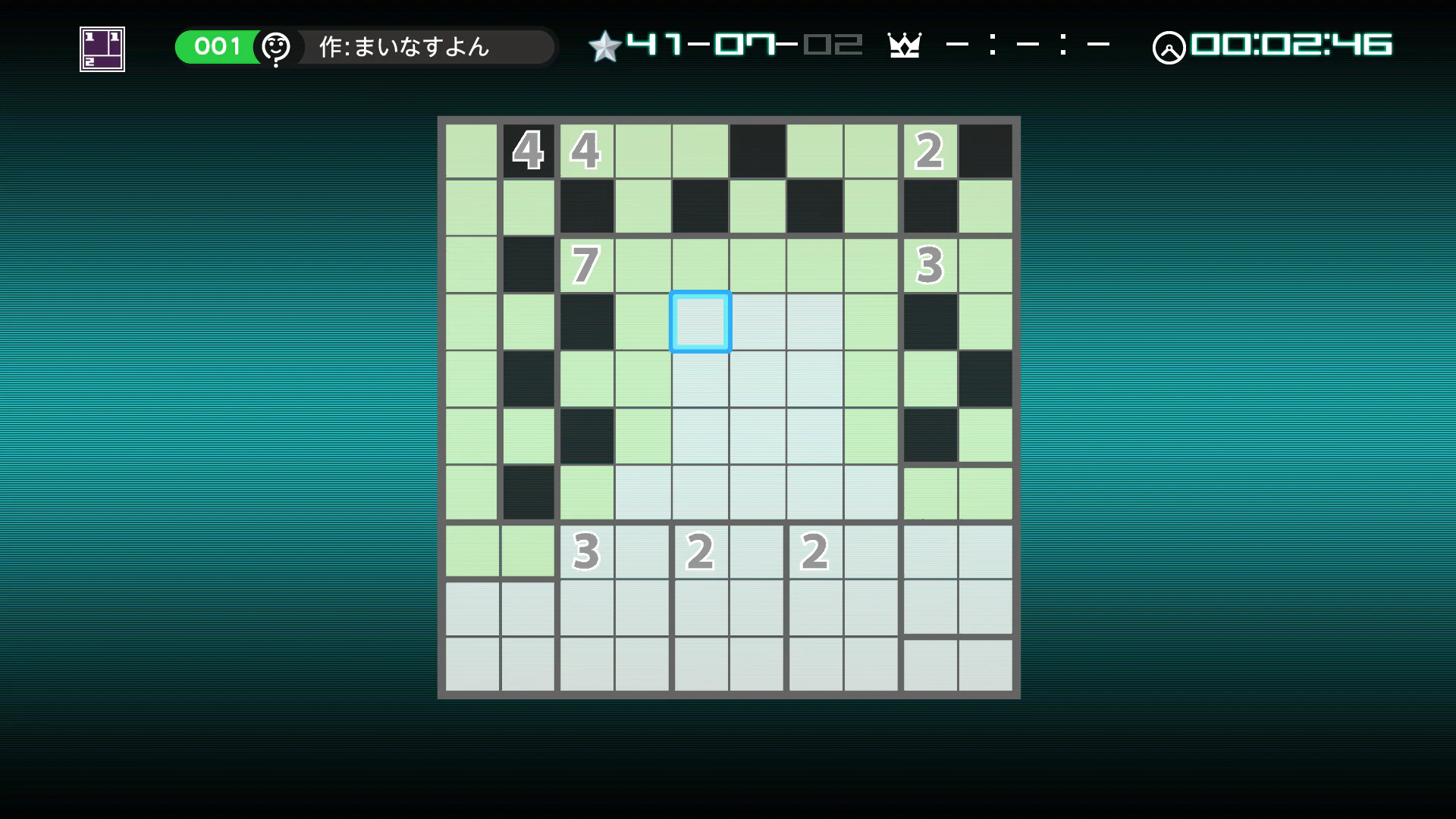Select the top-right cell with the 2
The height and width of the screenshot is (819, 1456).
pos(928,151)
